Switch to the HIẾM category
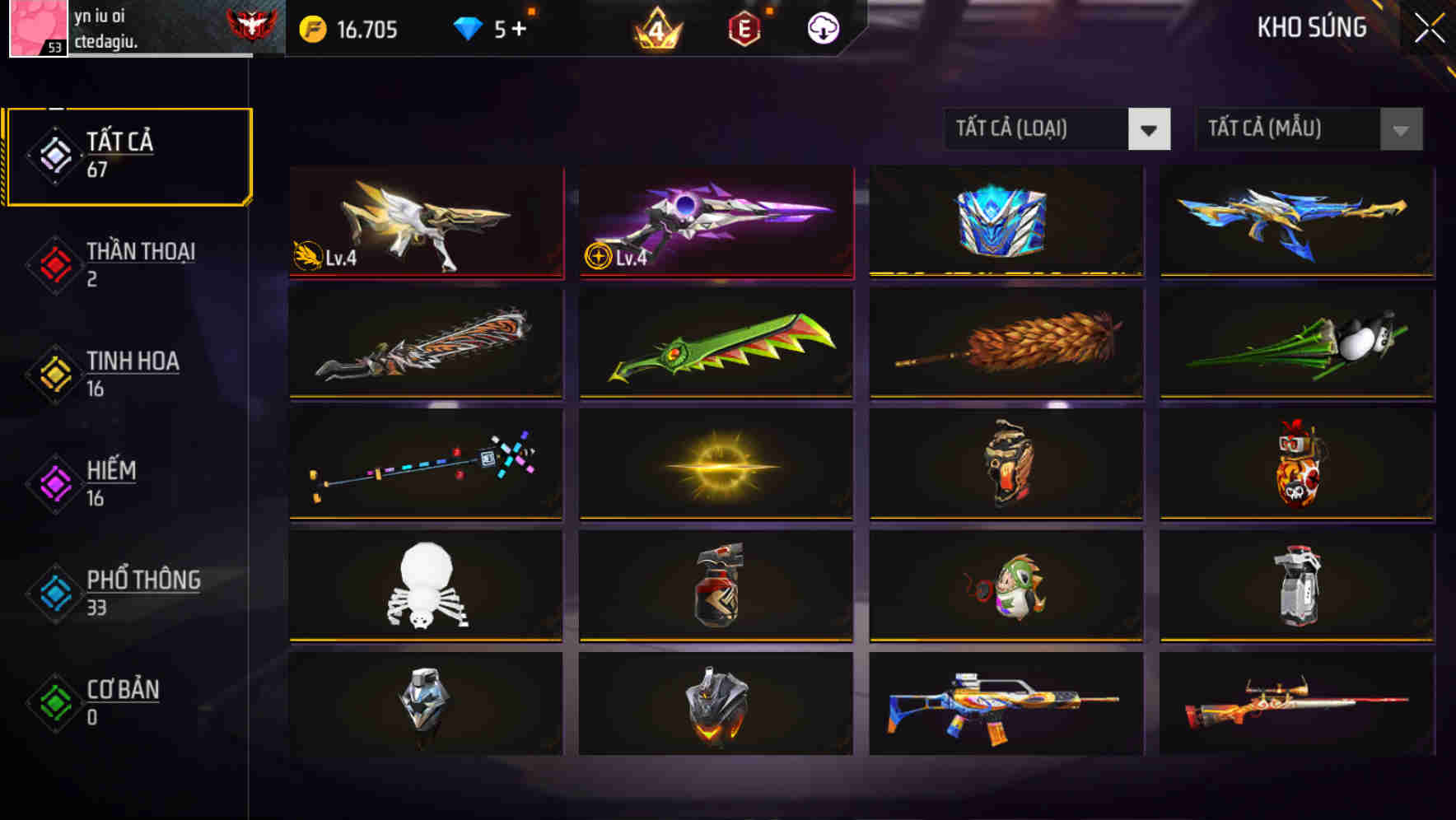Viewport: 1456px width, 820px height. point(111,482)
